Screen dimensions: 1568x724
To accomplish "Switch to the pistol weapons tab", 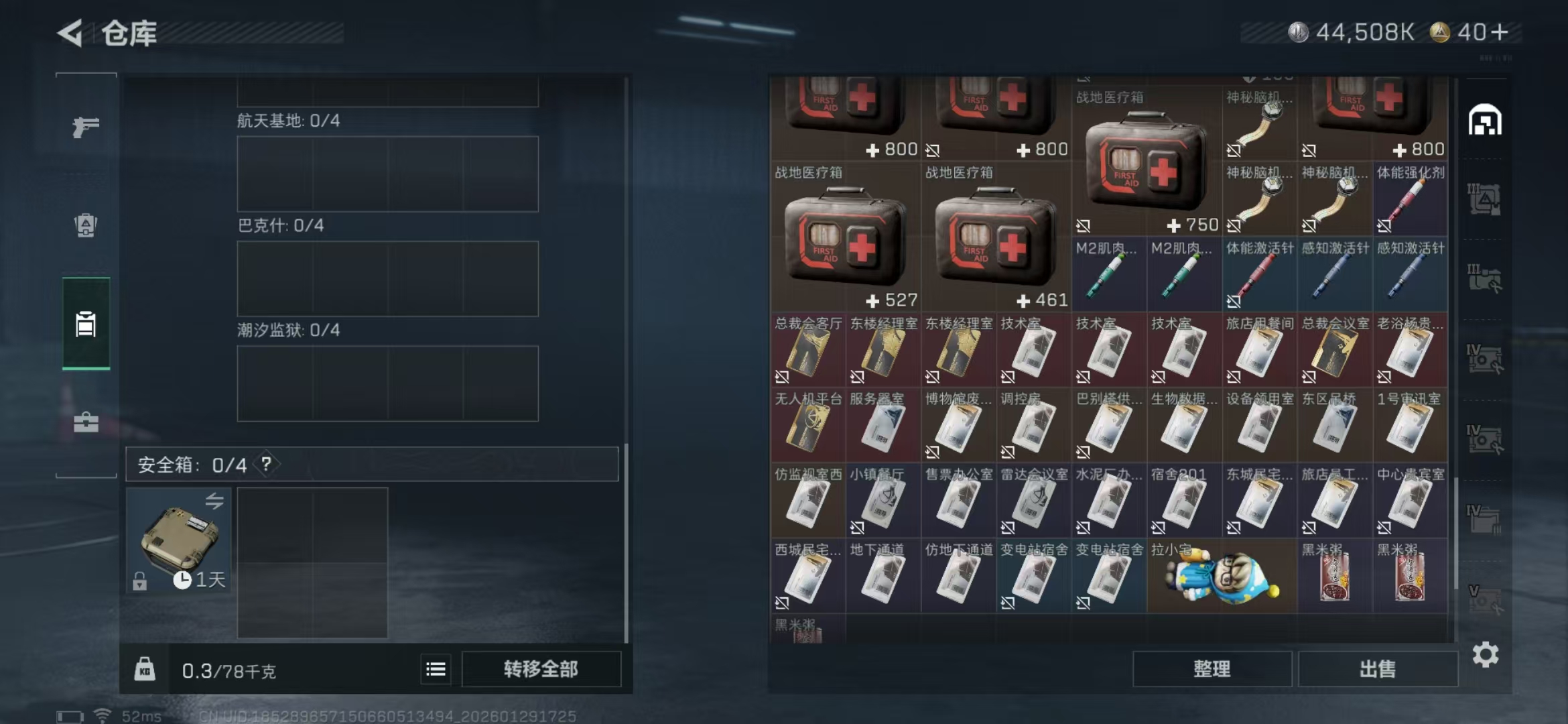I will click(x=86, y=126).
